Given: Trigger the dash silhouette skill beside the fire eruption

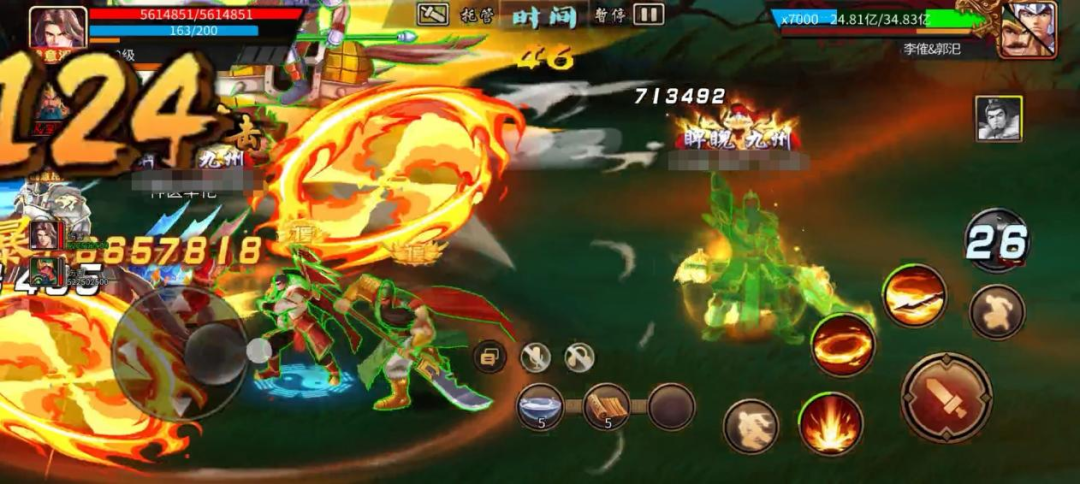Looking at the screenshot, I should (751, 425).
